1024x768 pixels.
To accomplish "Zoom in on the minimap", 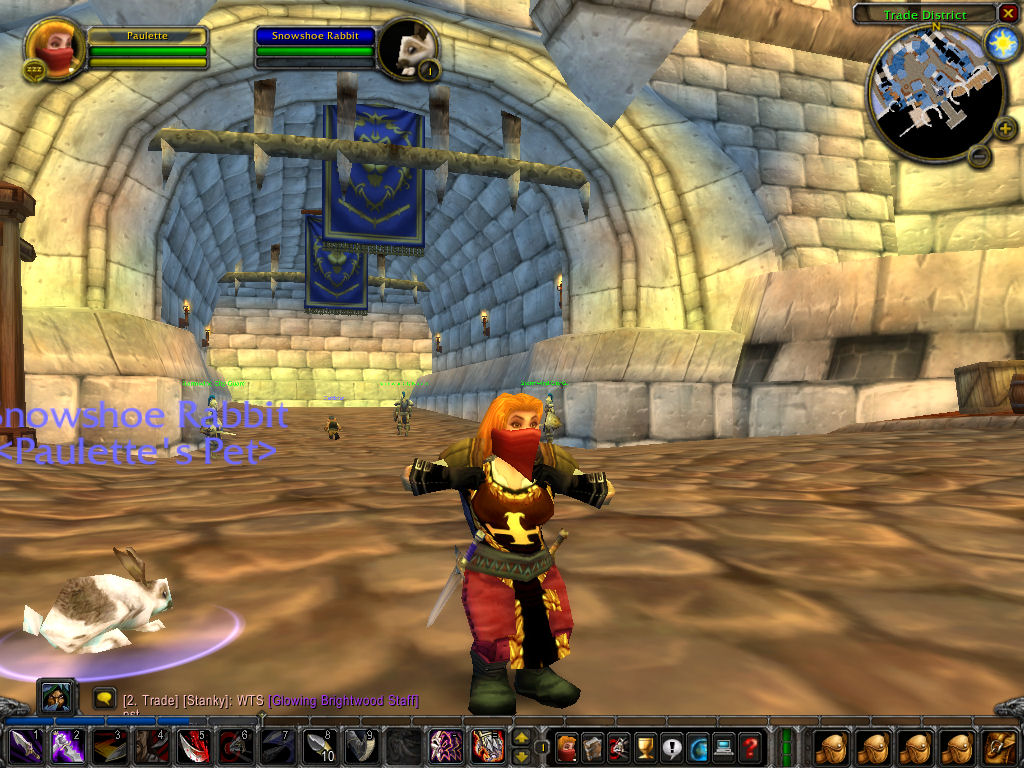I will (1005, 128).
